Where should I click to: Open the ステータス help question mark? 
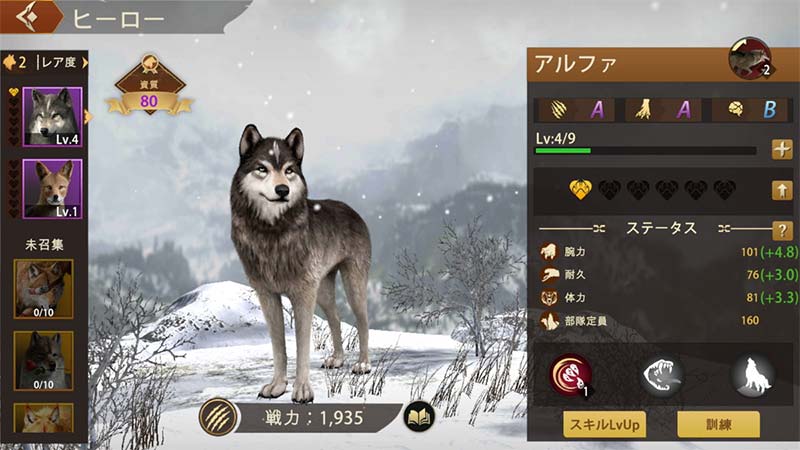(782, 230)
